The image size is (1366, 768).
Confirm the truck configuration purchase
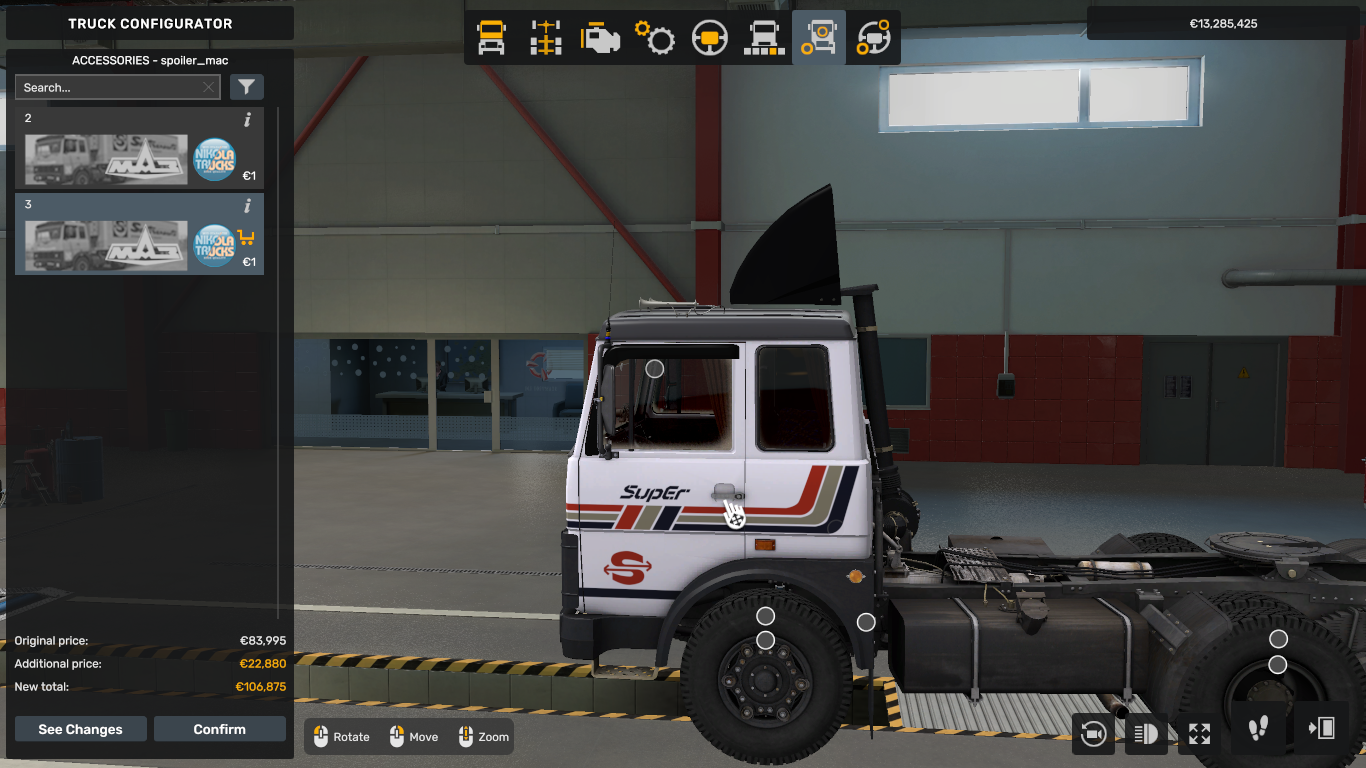(x=219, y=729)
